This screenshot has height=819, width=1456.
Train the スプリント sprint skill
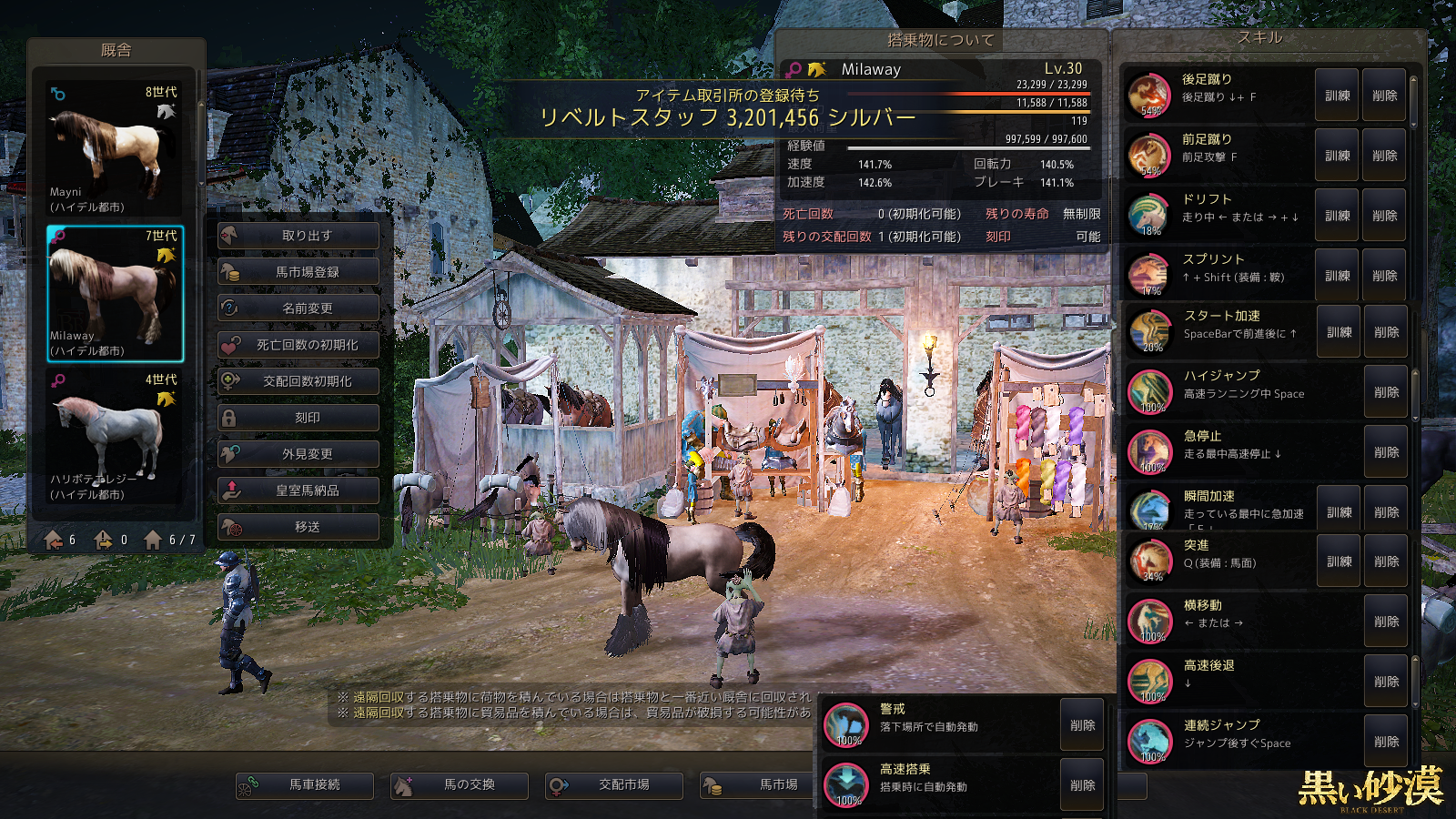click(x=1337, y=276)
